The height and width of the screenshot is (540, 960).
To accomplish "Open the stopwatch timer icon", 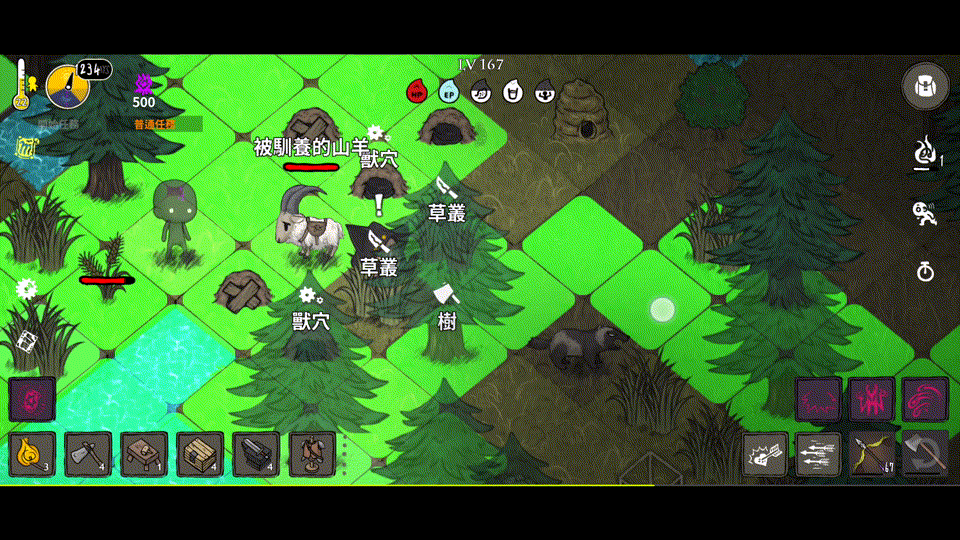I will [925, 271].
